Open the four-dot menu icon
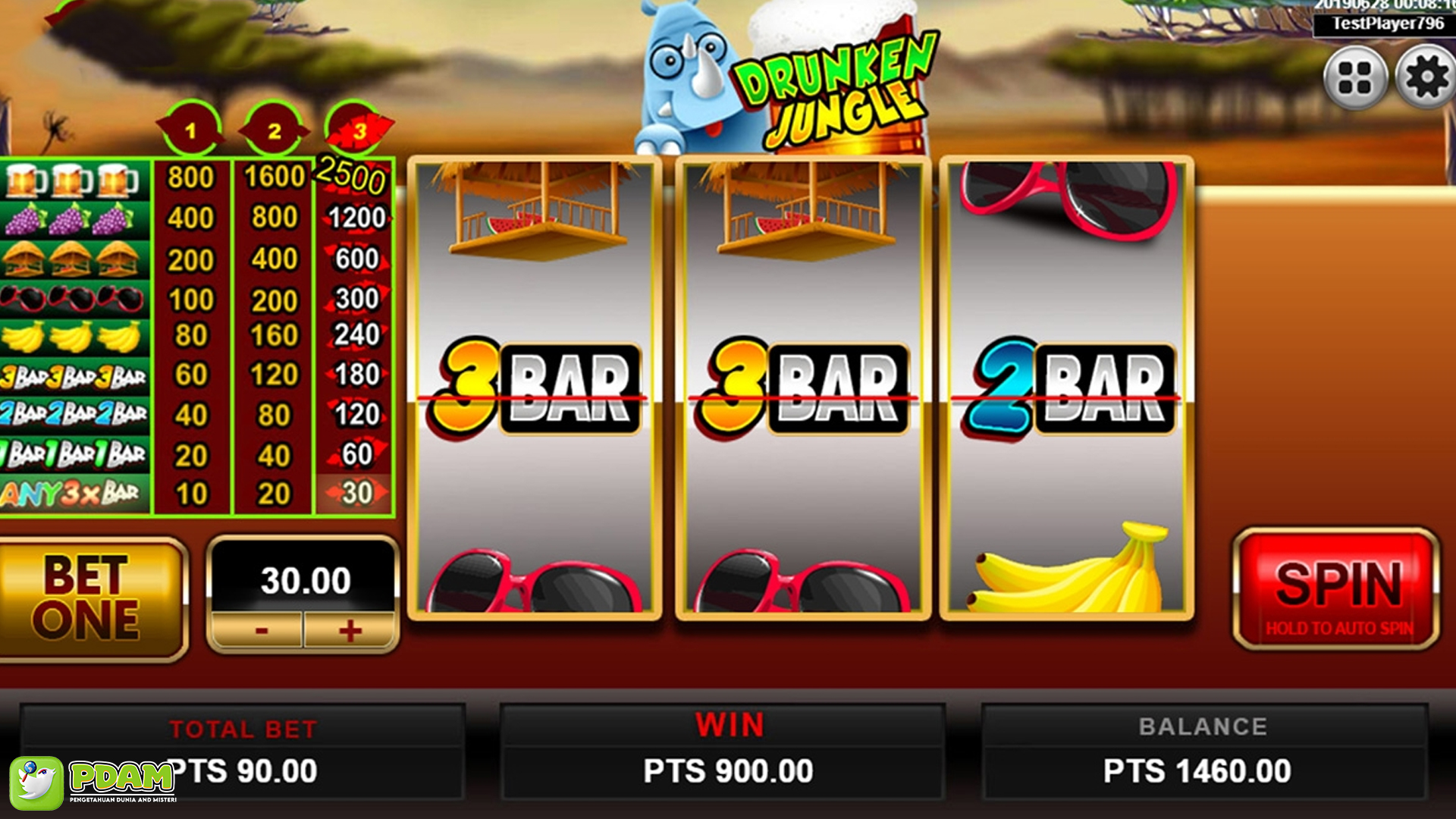1456x819 pixels. (1357, 76)
